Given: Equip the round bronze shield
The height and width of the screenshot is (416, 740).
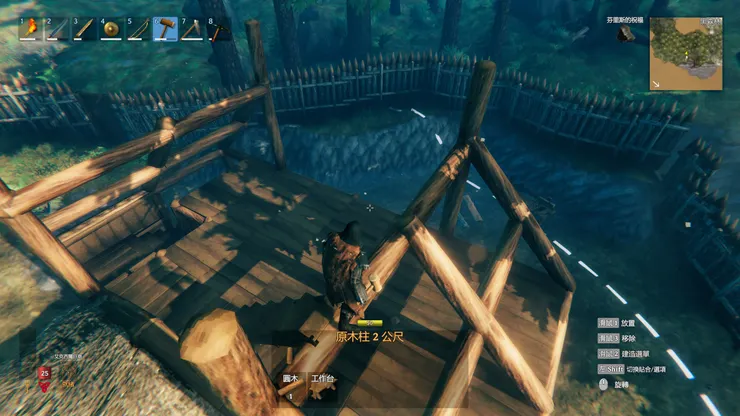Looking at the screenshot, I should [112, 28].
